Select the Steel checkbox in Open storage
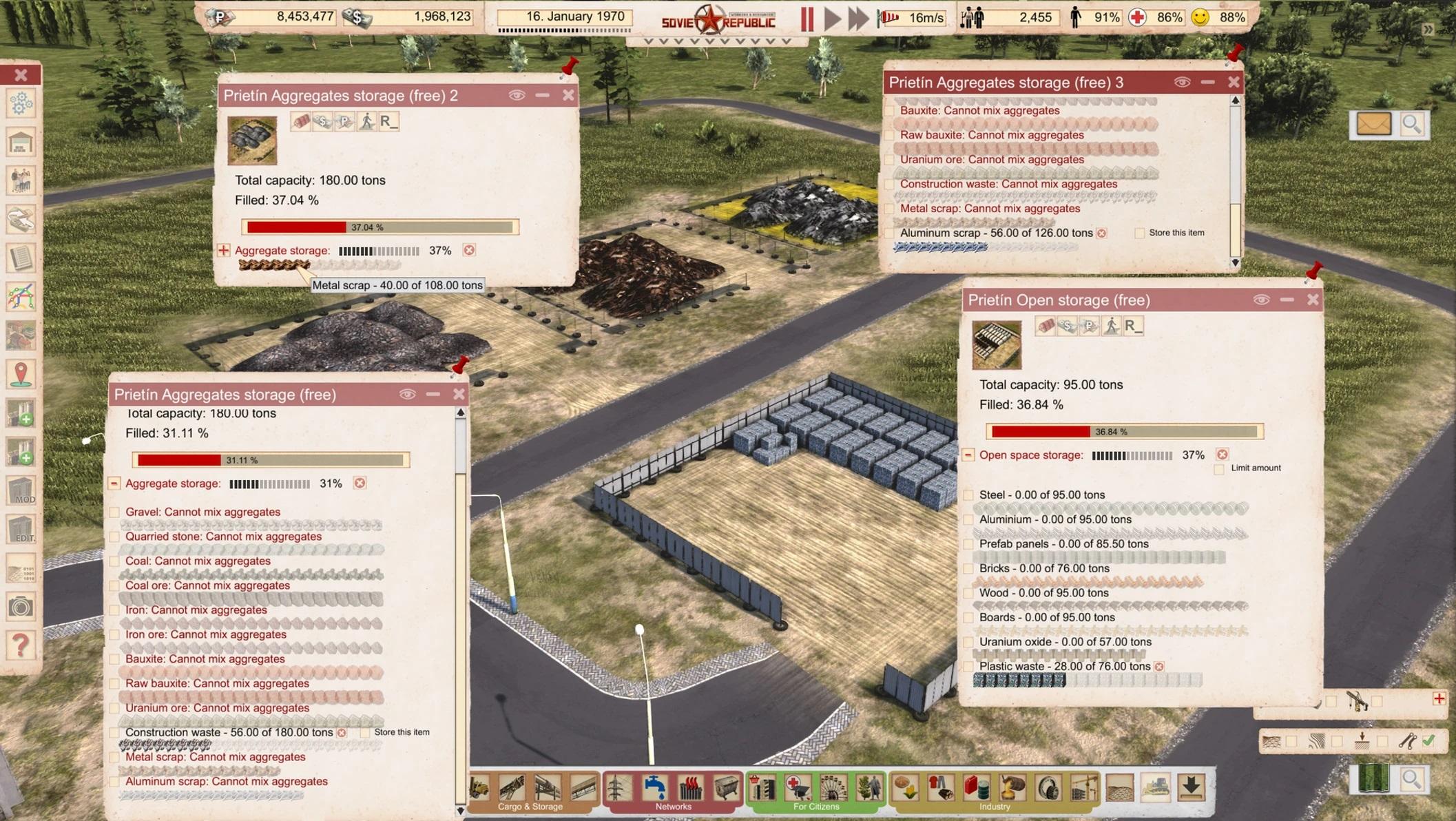This screenshot has height=821, width=1456. (968, 495)
